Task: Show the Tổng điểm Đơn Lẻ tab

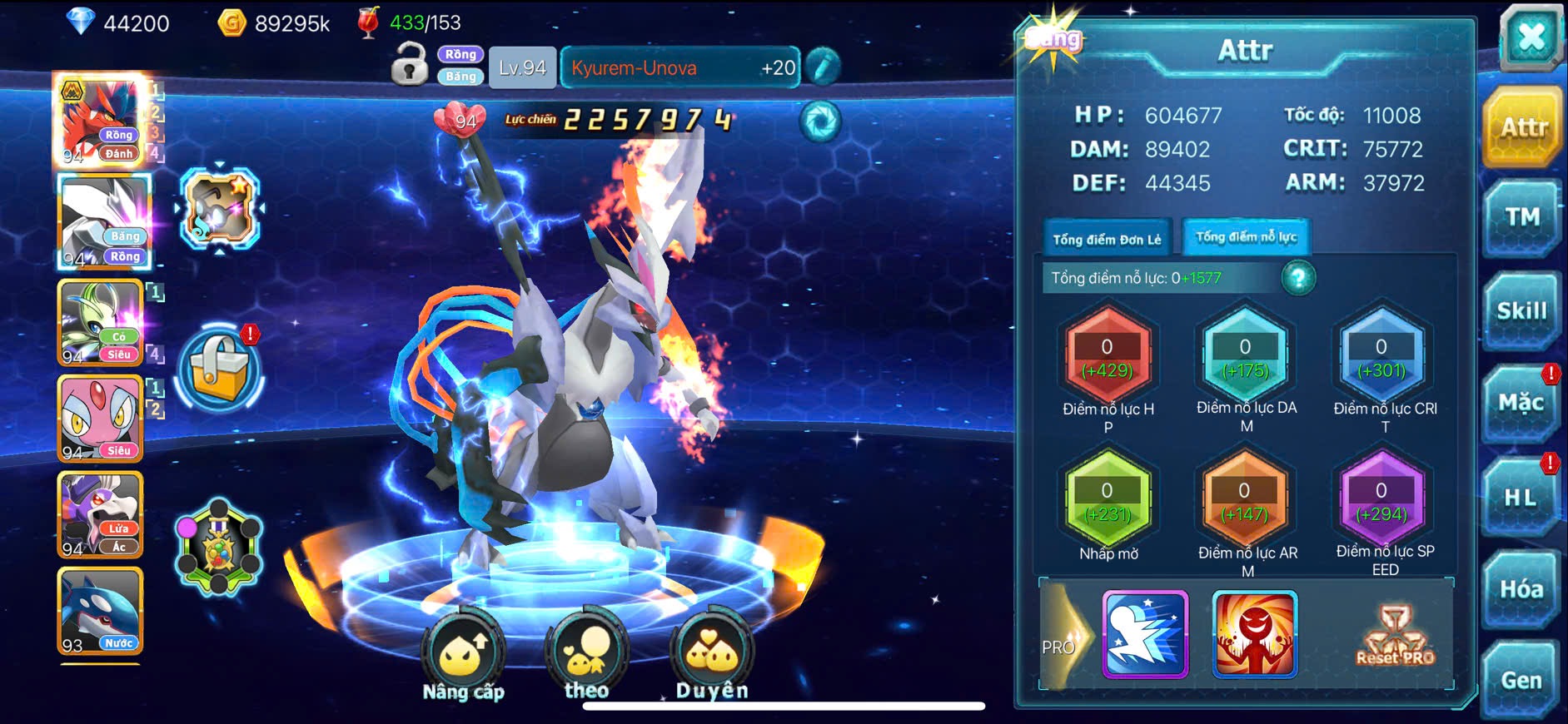Action: [x=1107, y=239]
